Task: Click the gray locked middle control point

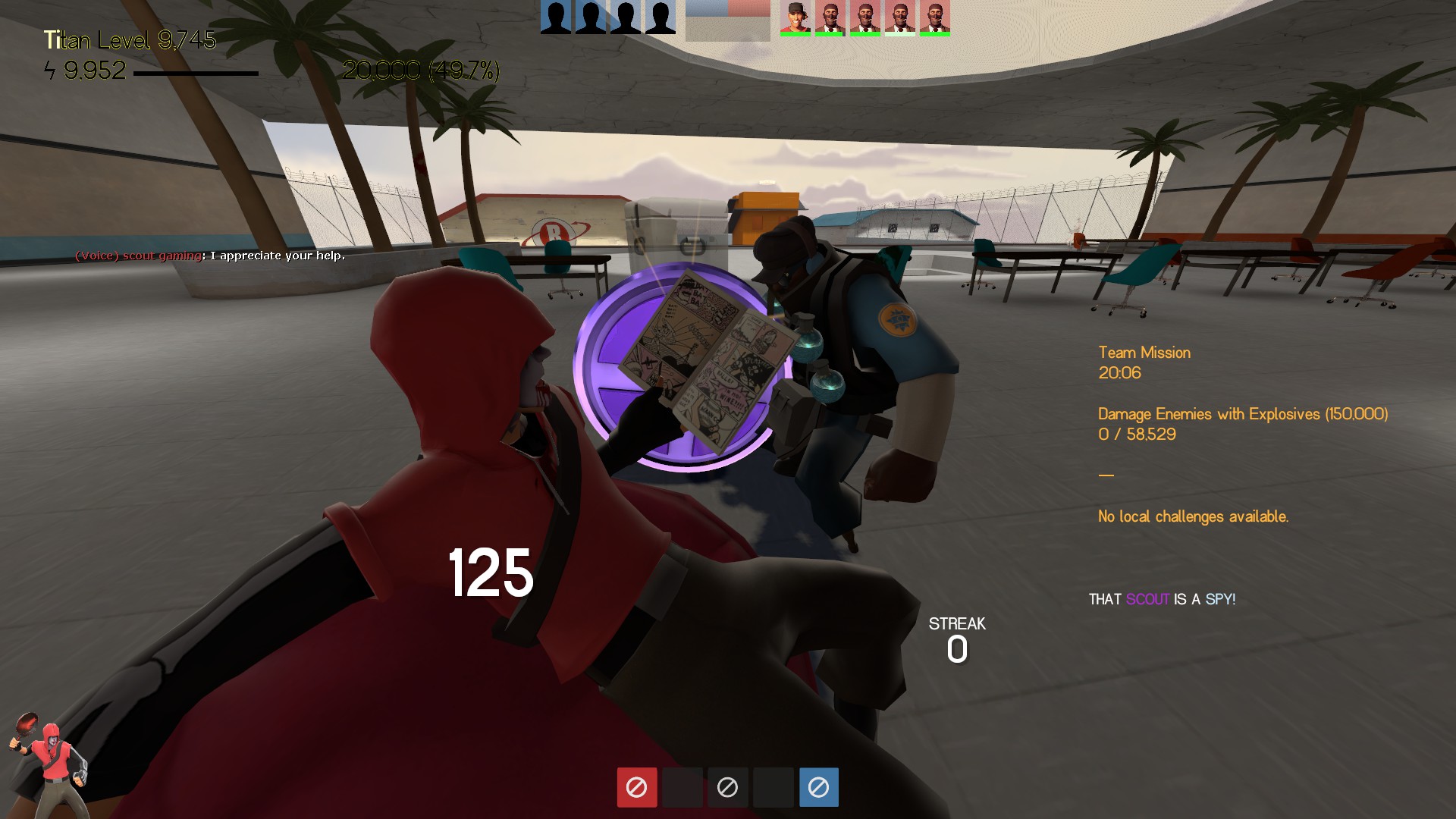Action: coord(727,787)
